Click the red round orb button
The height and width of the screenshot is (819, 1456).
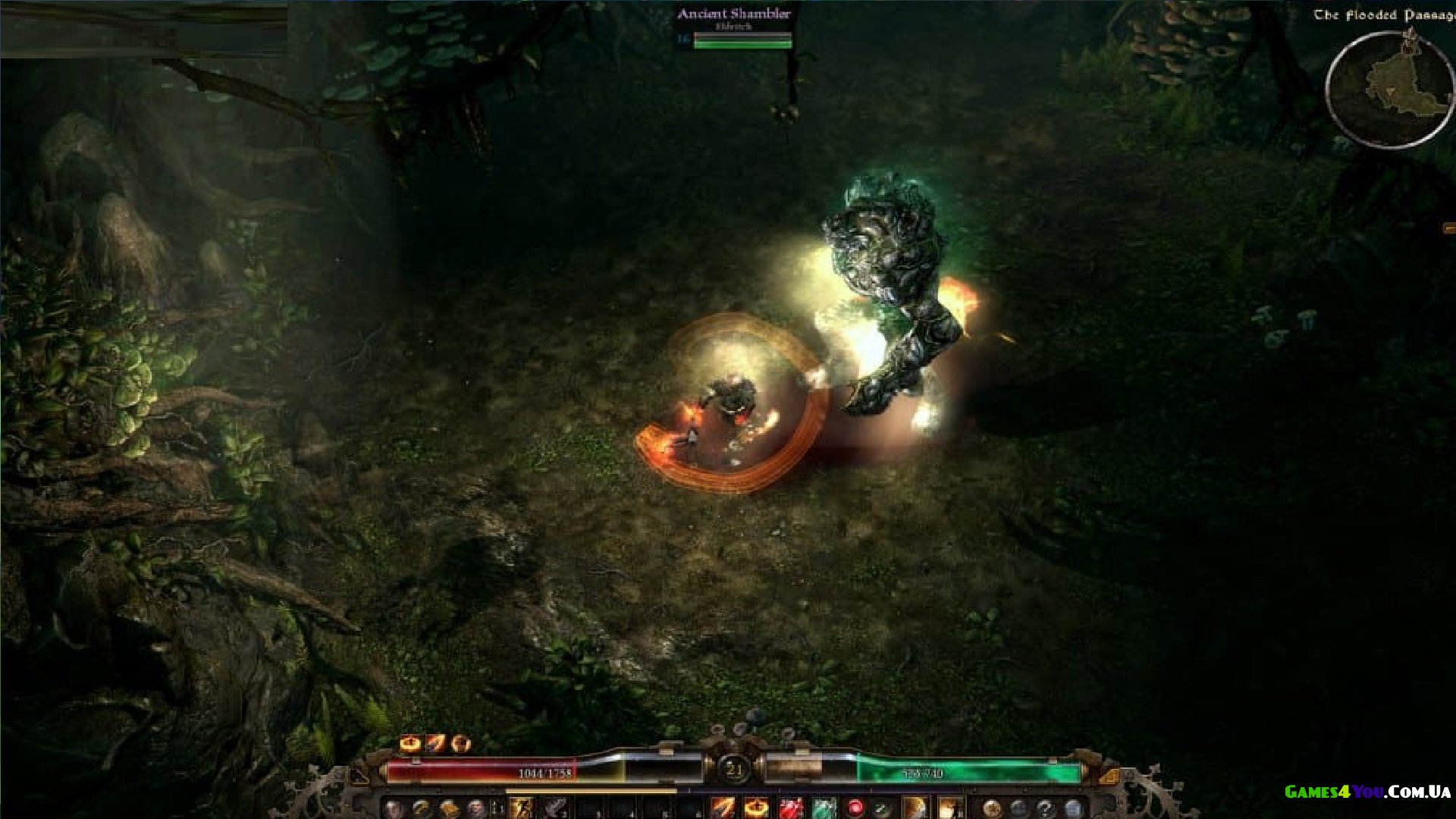point(855,808)
